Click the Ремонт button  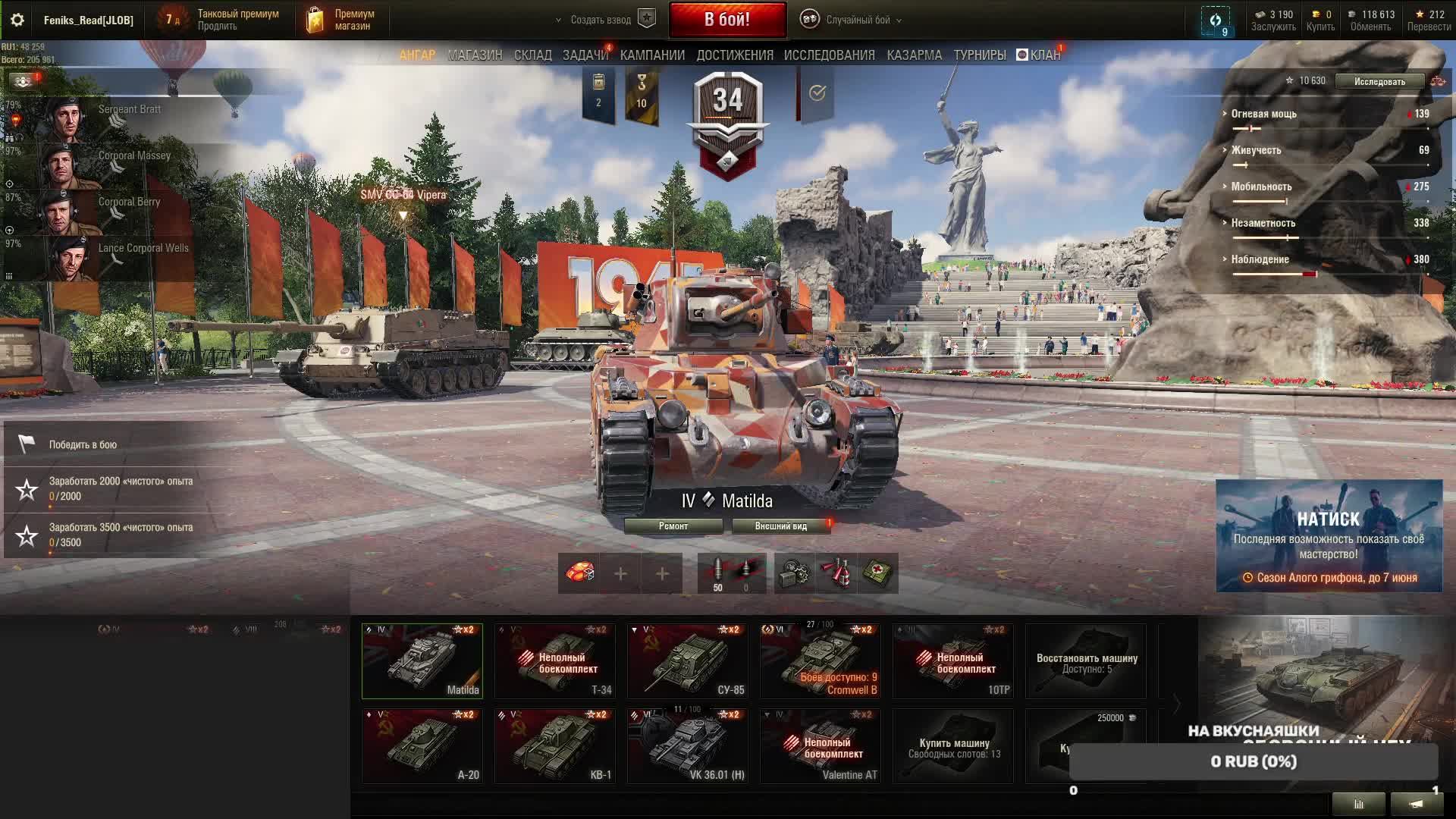tap(673, 526)
